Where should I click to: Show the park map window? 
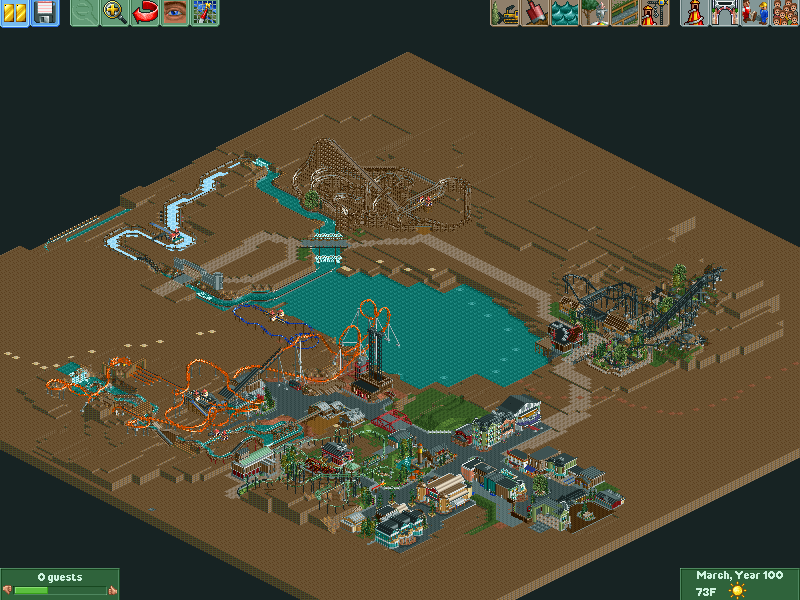pyautogui.click(x=205, y=13)
